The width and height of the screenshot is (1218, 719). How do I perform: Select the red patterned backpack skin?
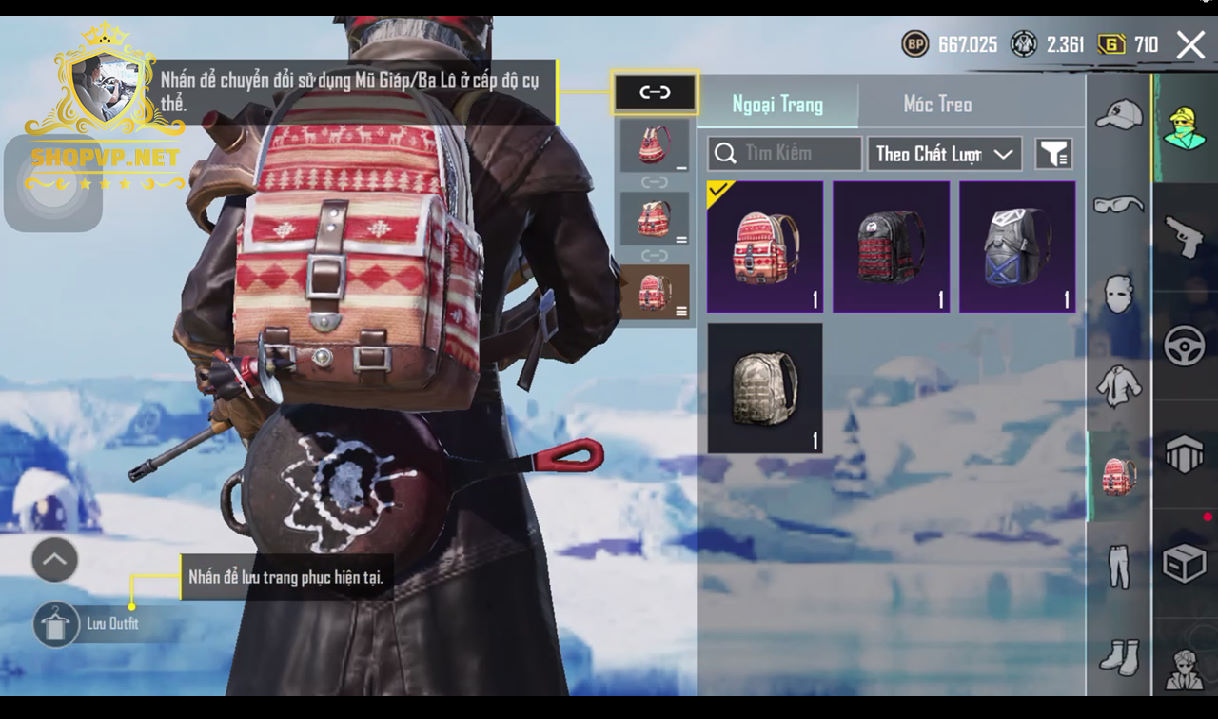[765, 247]
